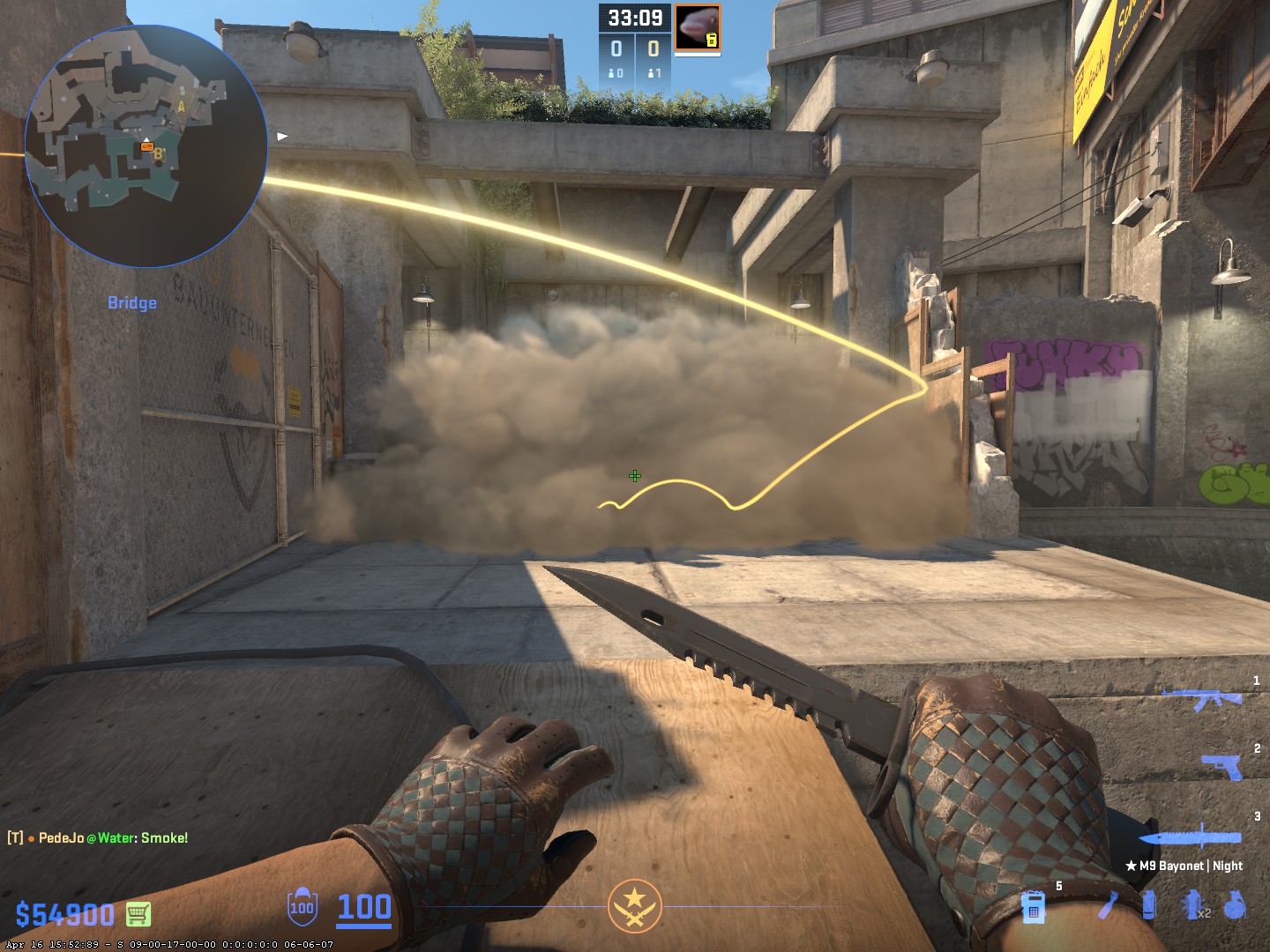
Task: Select the smoke grenade icon
Action: click(x=1148, y=905)
